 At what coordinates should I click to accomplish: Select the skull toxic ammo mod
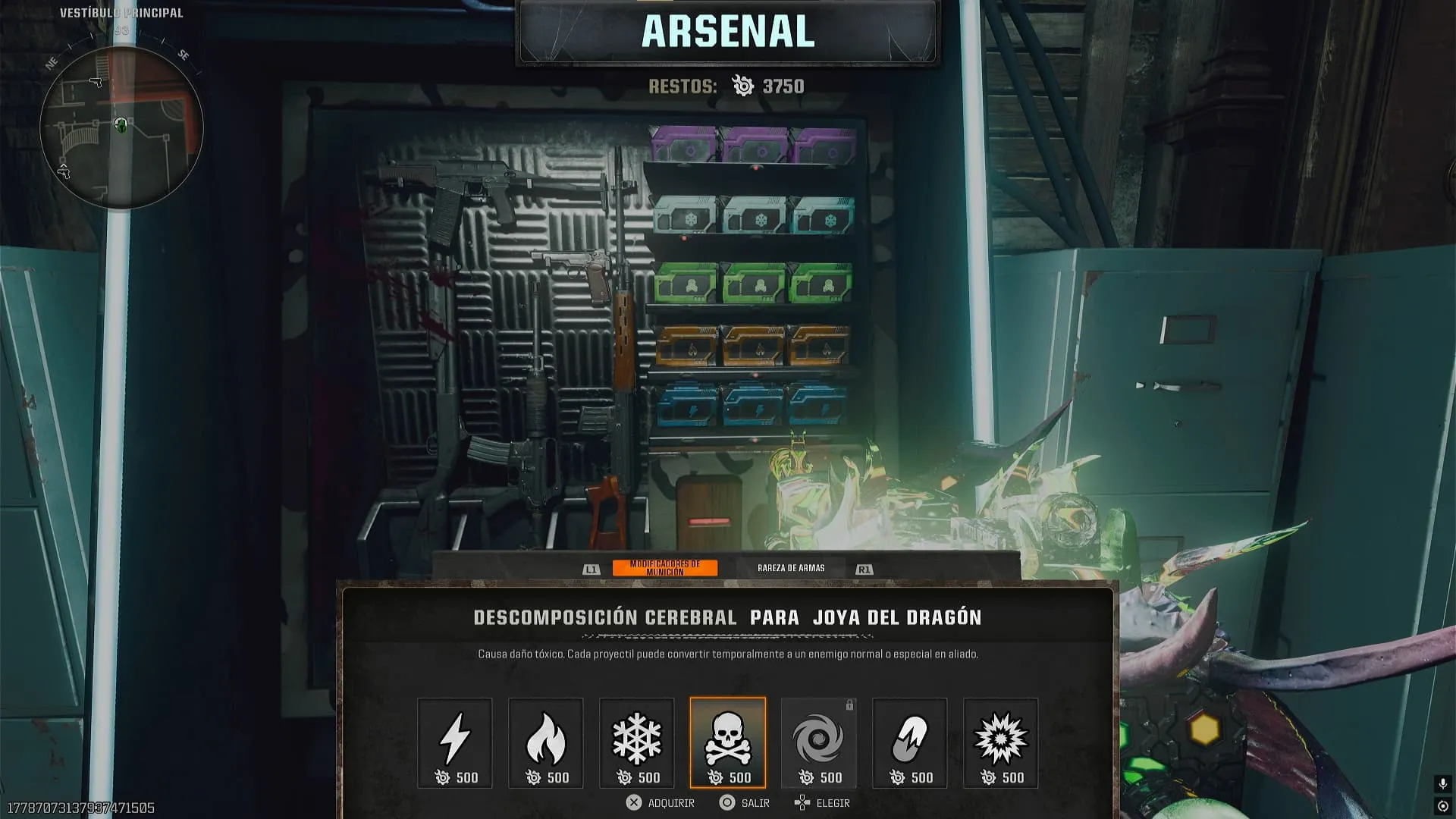coord(728,742)
